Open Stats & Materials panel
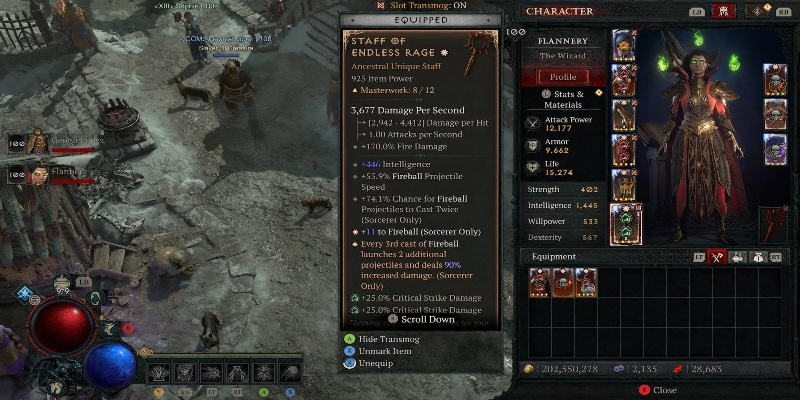Image resolution: width=800 pixels, height=400 pixels. [563, 98]
